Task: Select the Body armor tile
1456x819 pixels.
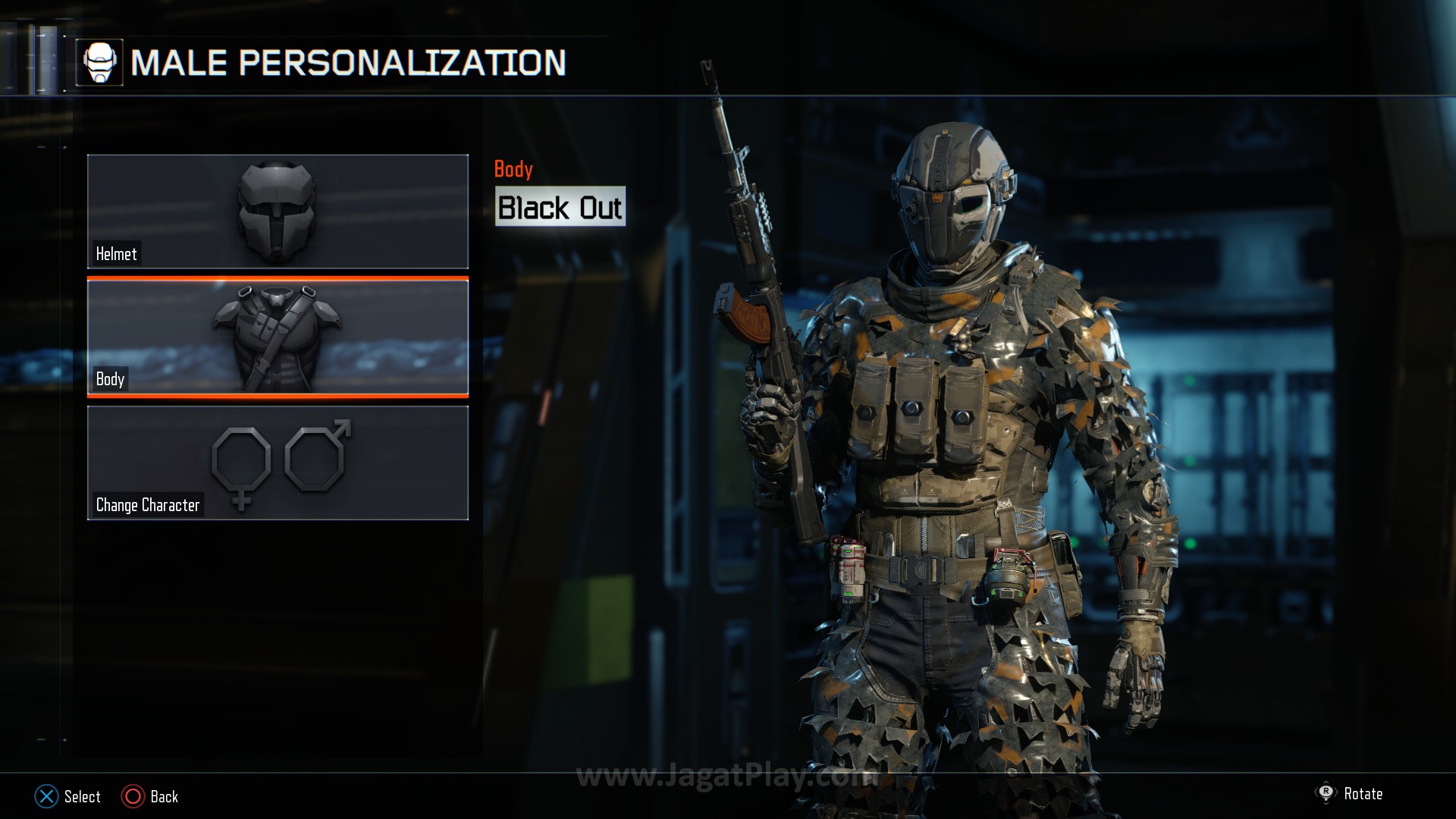Action: (278, 337)
